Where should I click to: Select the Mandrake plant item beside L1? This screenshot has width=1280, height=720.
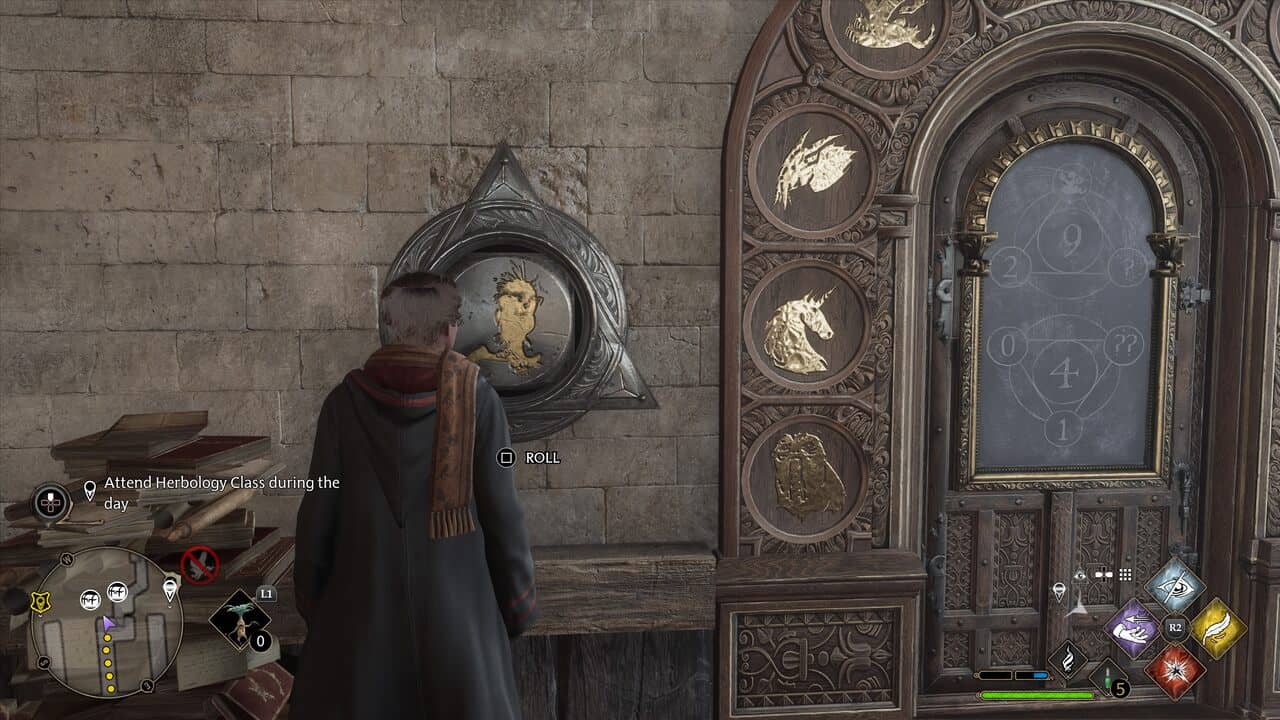(240, 620)
